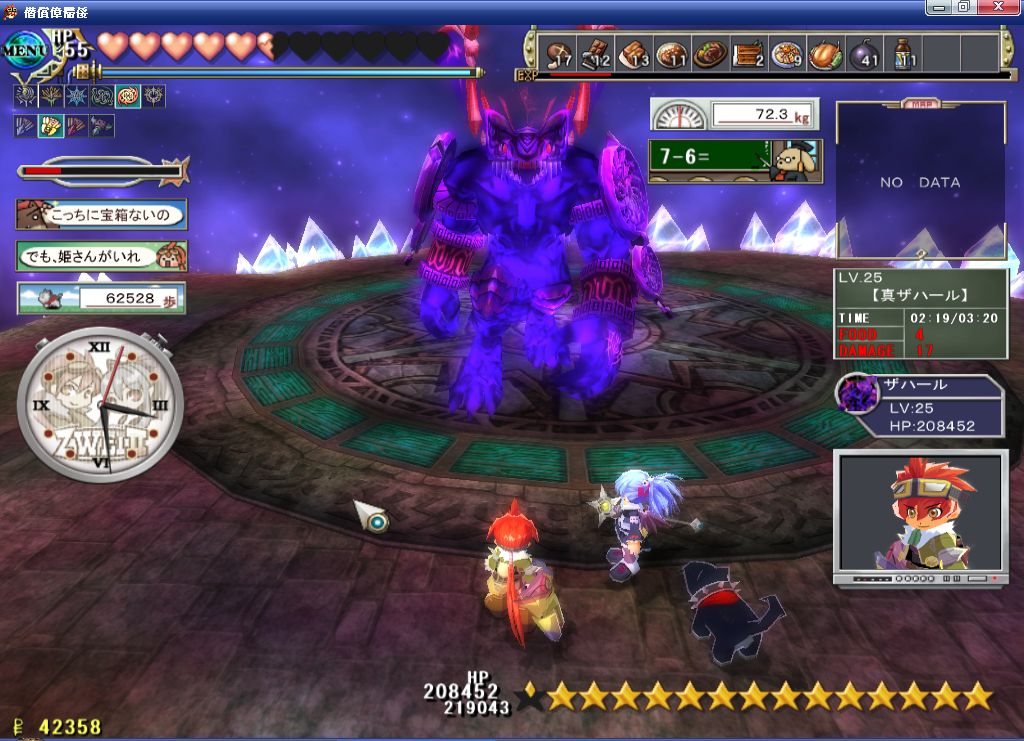The height and width of the screenshot is (741, 1024).
Task: Choose the highlighted golden glove weapon icon
Action: tap(50, 127)
